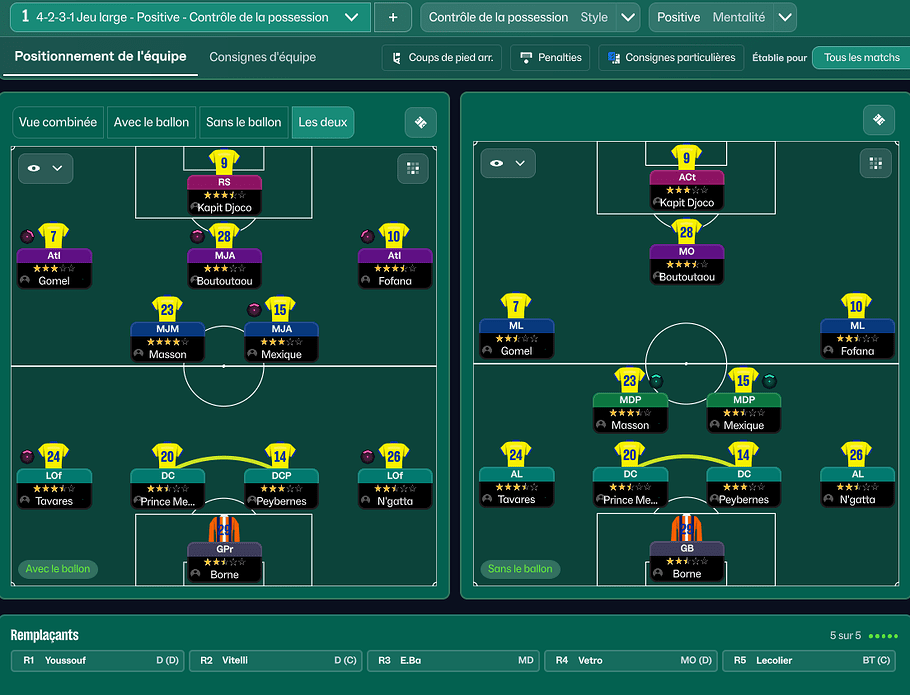The image size is (910, 695).
Task: Open the Contrôle de la possession Style dropdown
Action: [628, 17]
